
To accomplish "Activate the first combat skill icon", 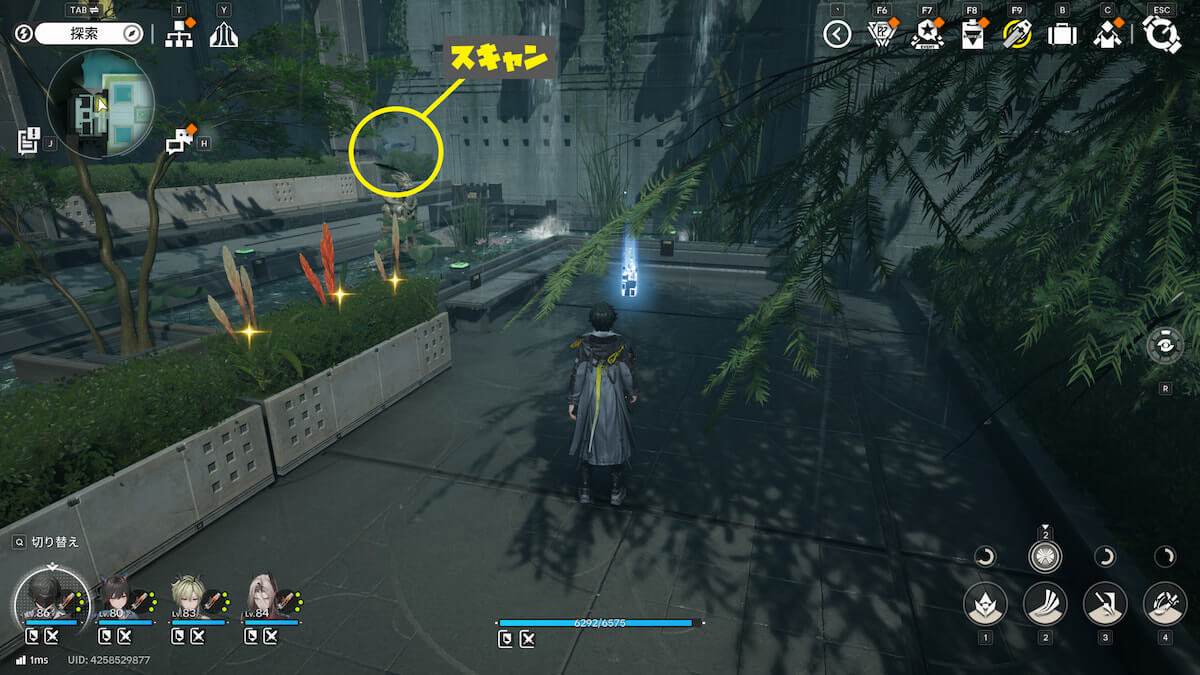I will 985,603.
